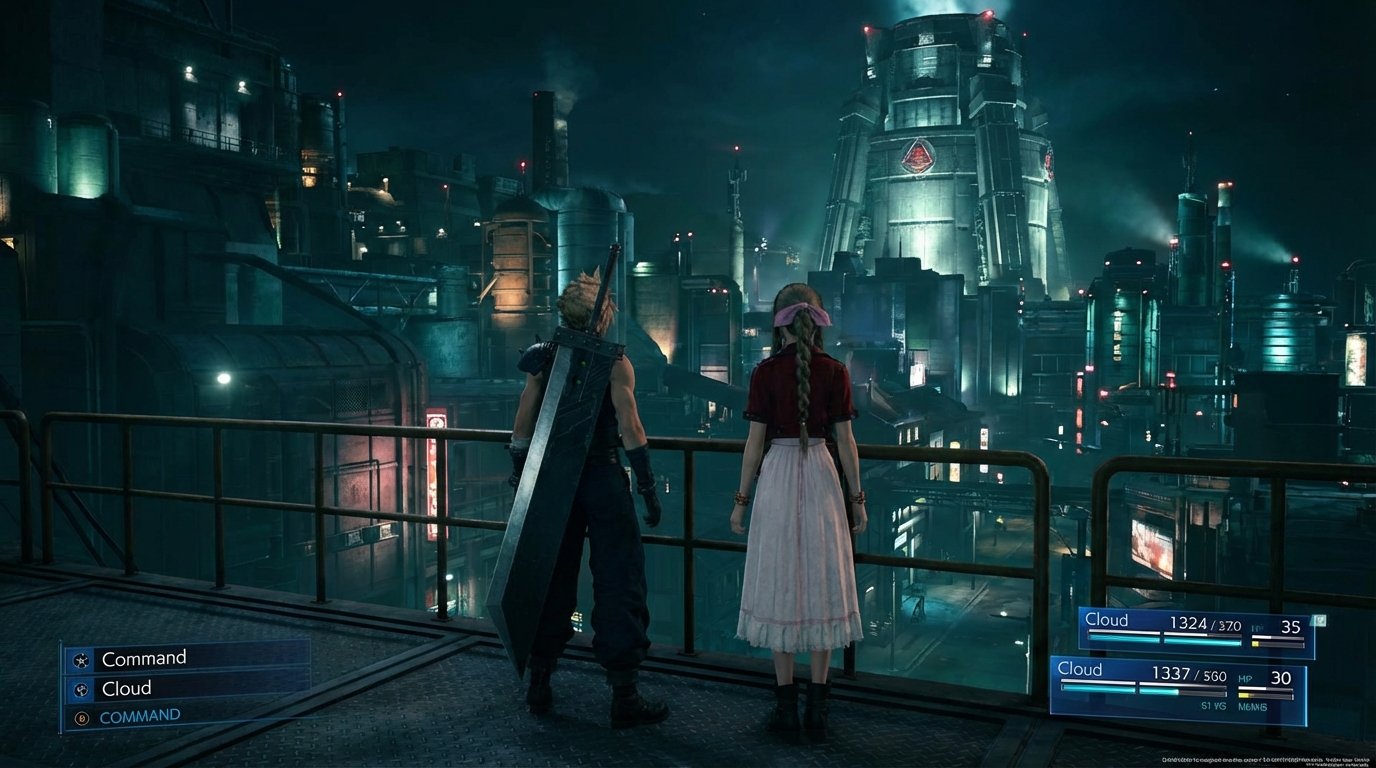Click the S1 YG label under the HP bar
1376x768 pixels.
point(1213,706)
